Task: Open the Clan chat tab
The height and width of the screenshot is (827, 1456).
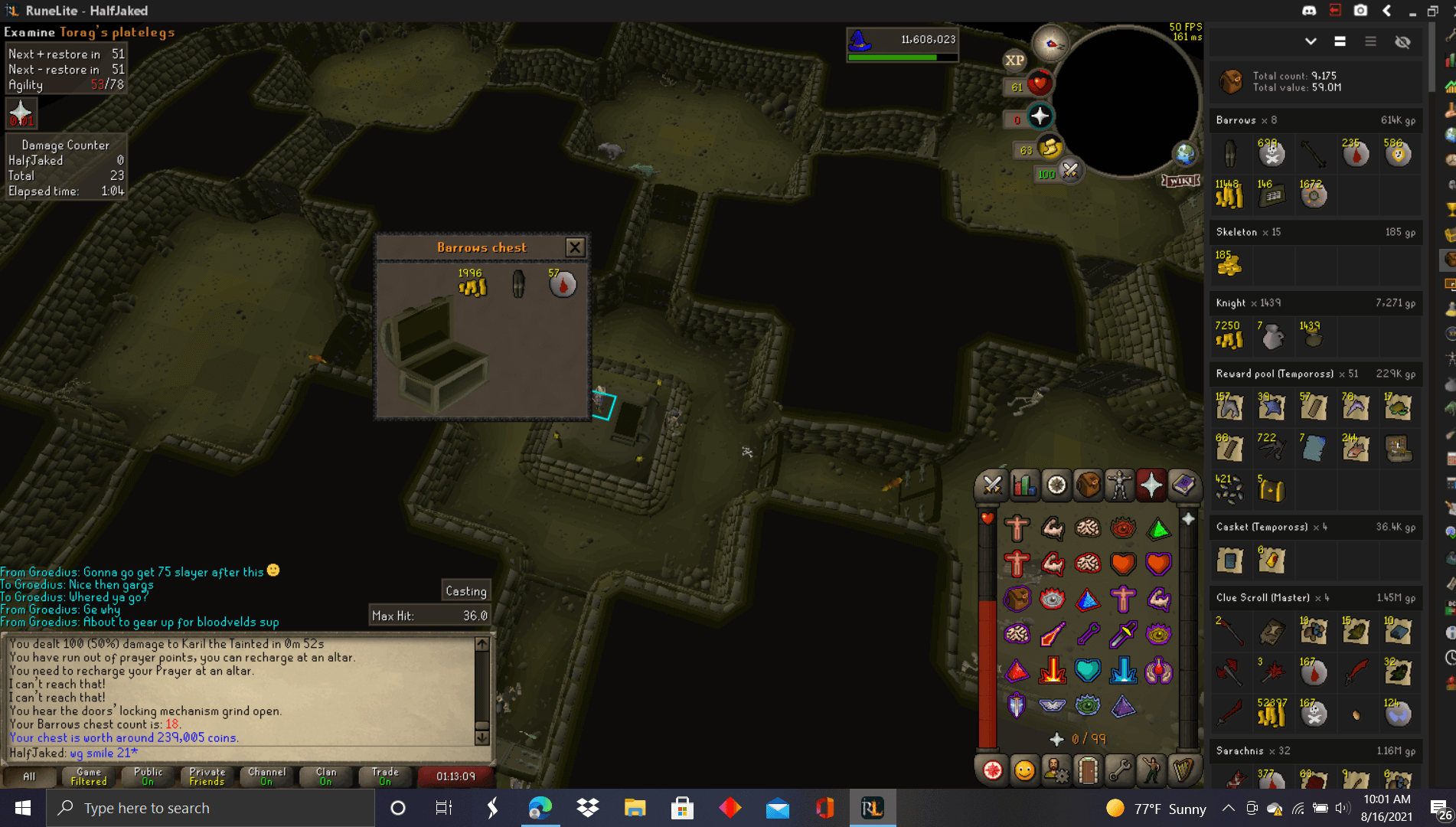Action: 326,776
